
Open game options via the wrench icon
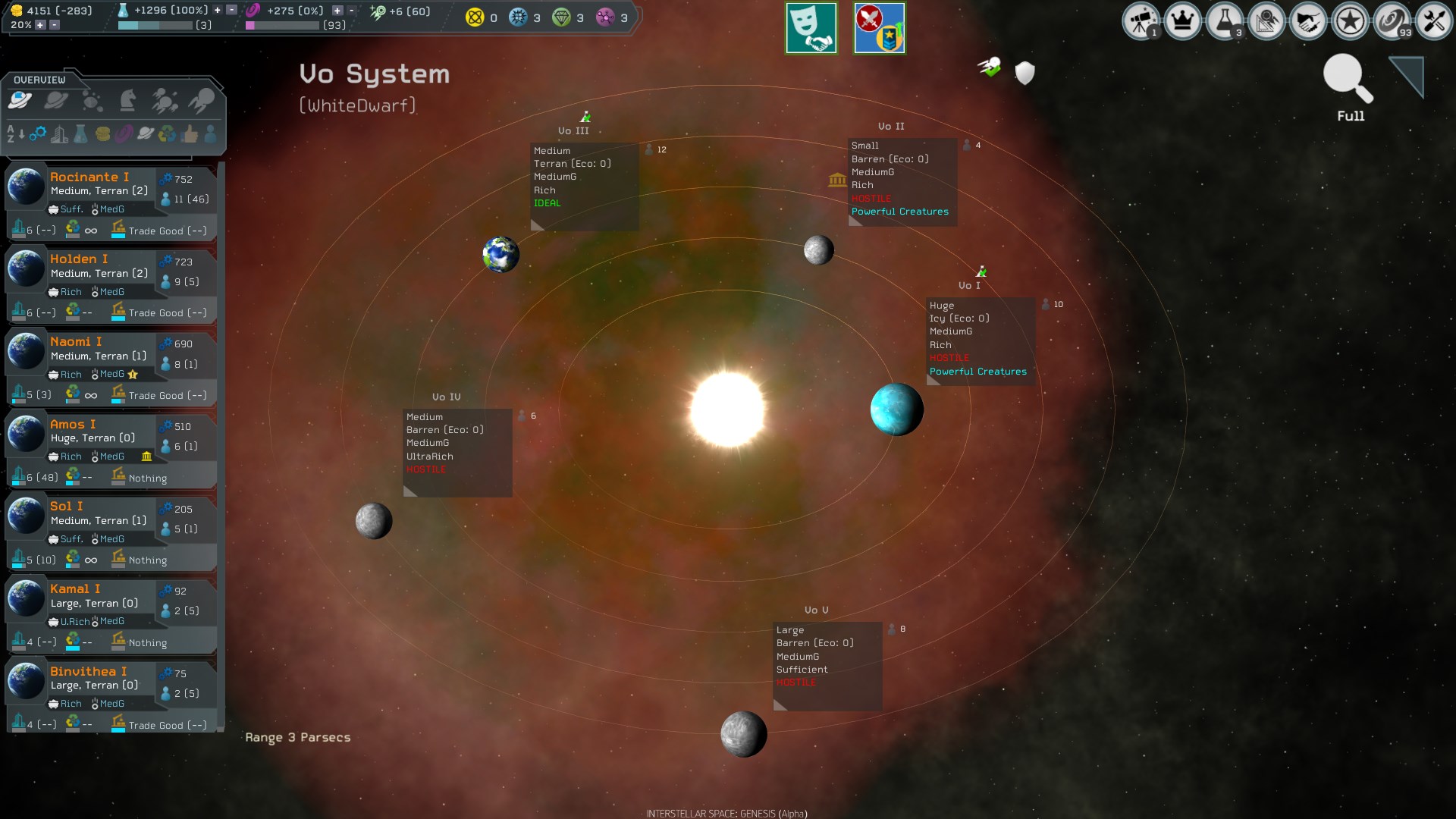click(1433, 21)
